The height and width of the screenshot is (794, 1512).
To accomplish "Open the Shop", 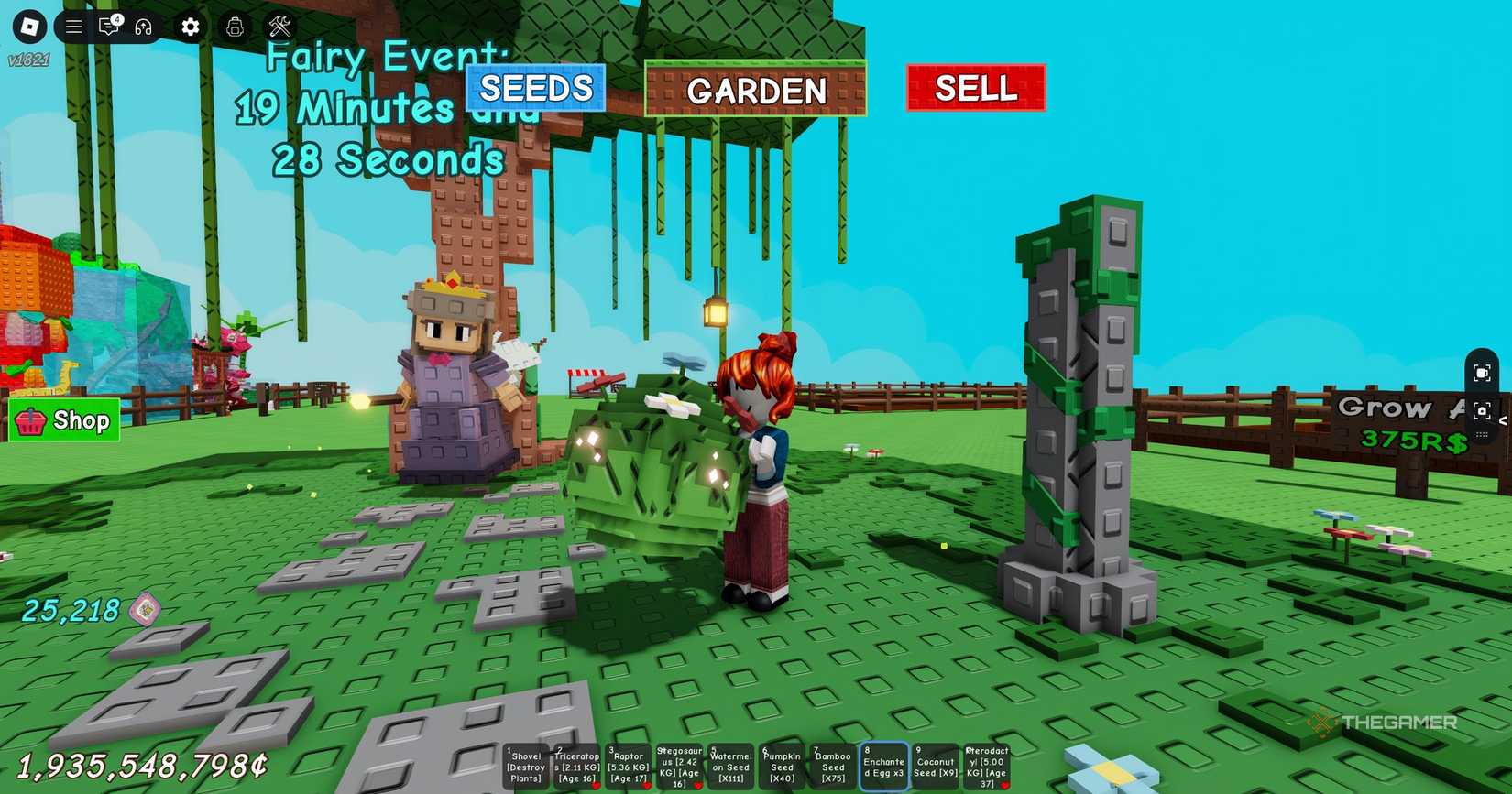I will pos(64,420).
